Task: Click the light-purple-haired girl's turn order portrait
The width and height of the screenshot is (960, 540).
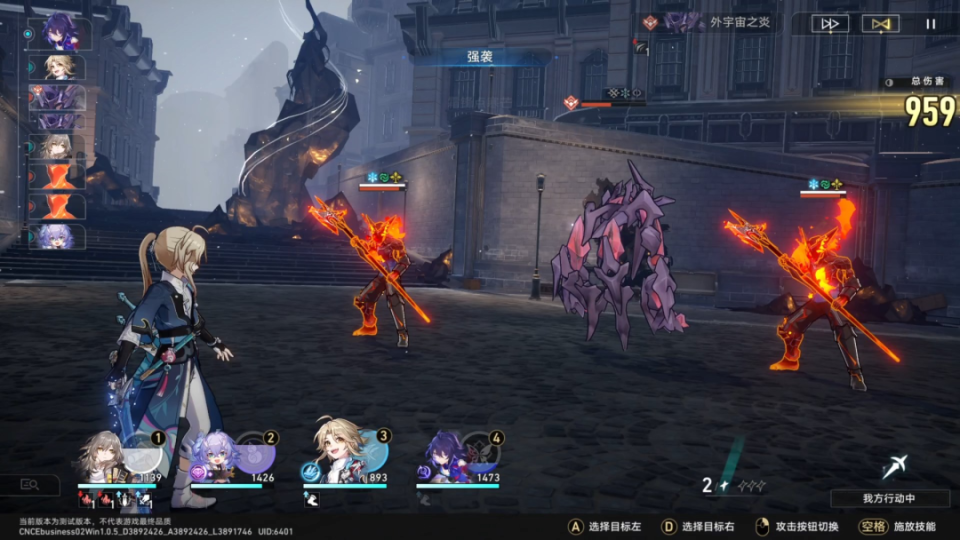Action: (x=62, y=237)
